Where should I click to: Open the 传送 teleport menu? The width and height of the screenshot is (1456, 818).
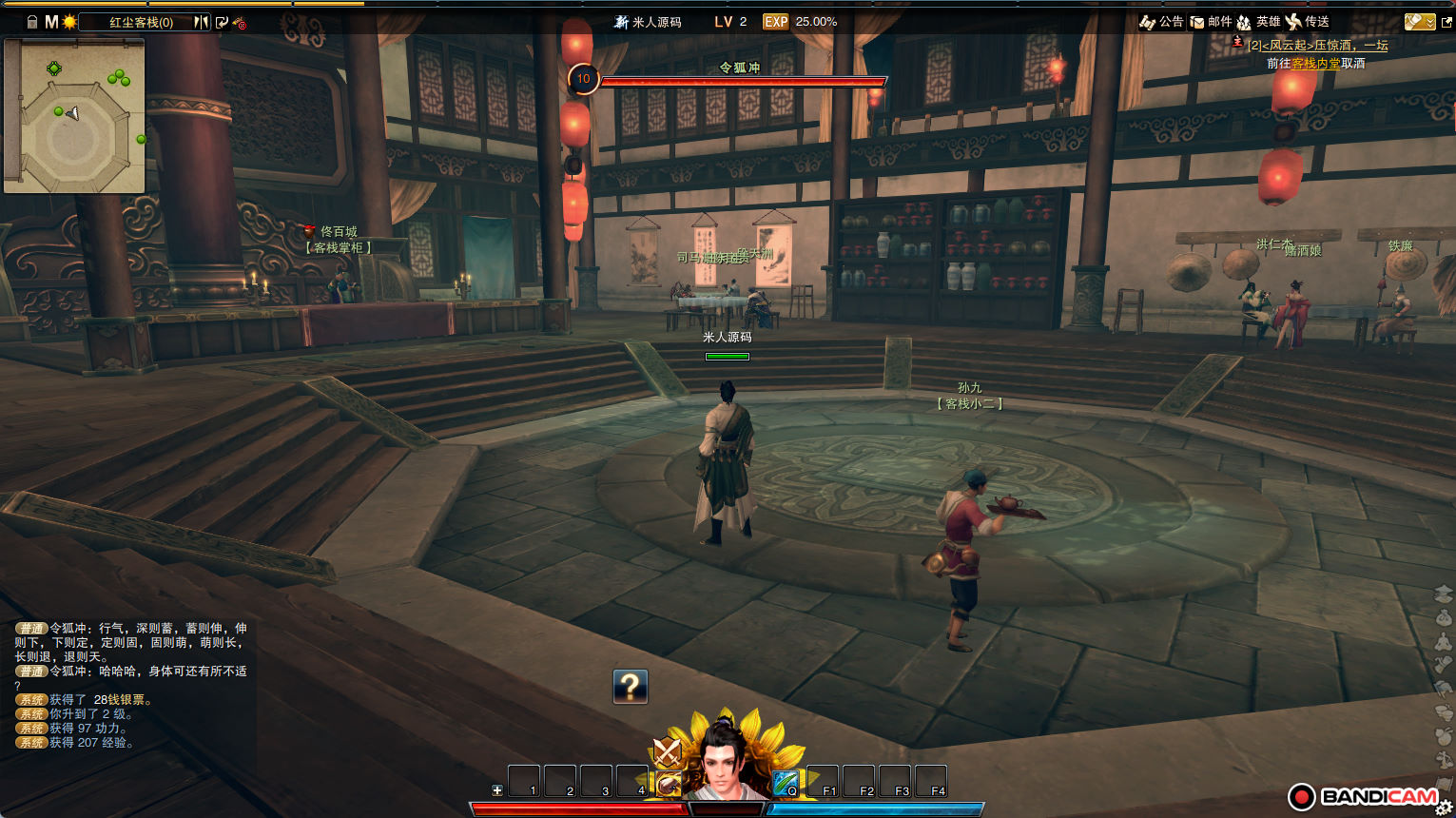point(1308,22)
